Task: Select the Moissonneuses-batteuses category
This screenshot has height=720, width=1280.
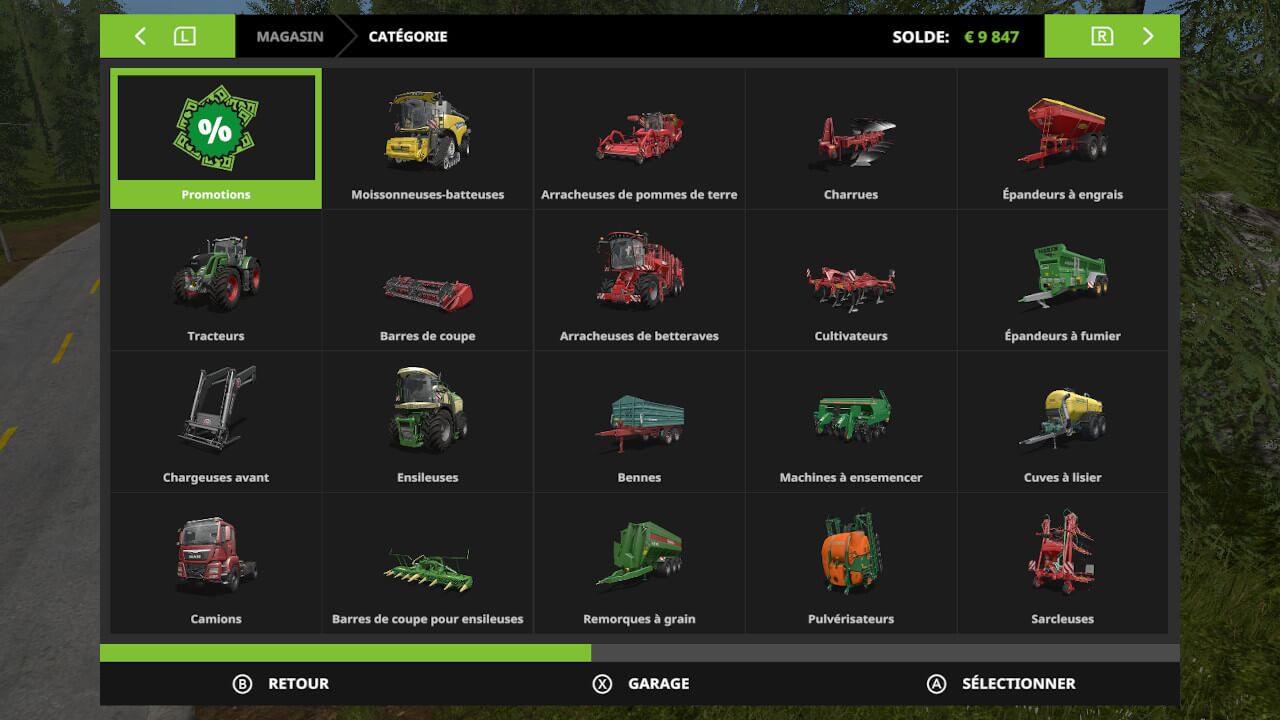Action: (428, 138)
